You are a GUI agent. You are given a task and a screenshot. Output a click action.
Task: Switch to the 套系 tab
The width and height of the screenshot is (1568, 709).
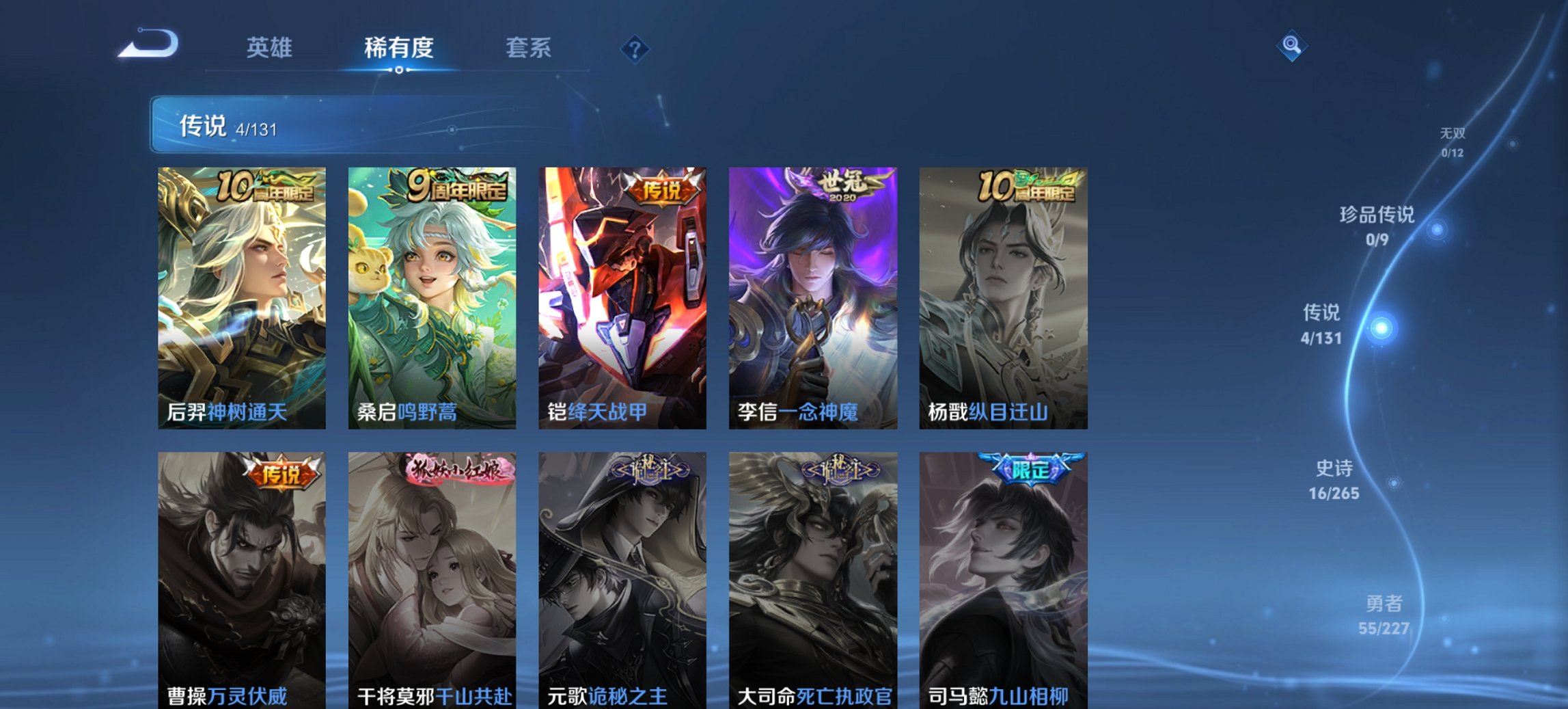pos(529,48)
